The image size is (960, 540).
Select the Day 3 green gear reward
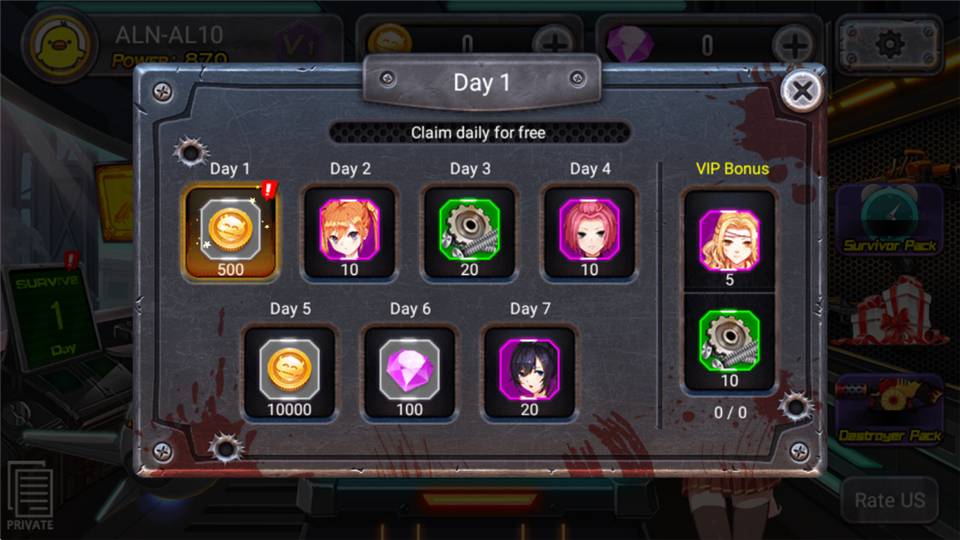[x=469, y=232]
